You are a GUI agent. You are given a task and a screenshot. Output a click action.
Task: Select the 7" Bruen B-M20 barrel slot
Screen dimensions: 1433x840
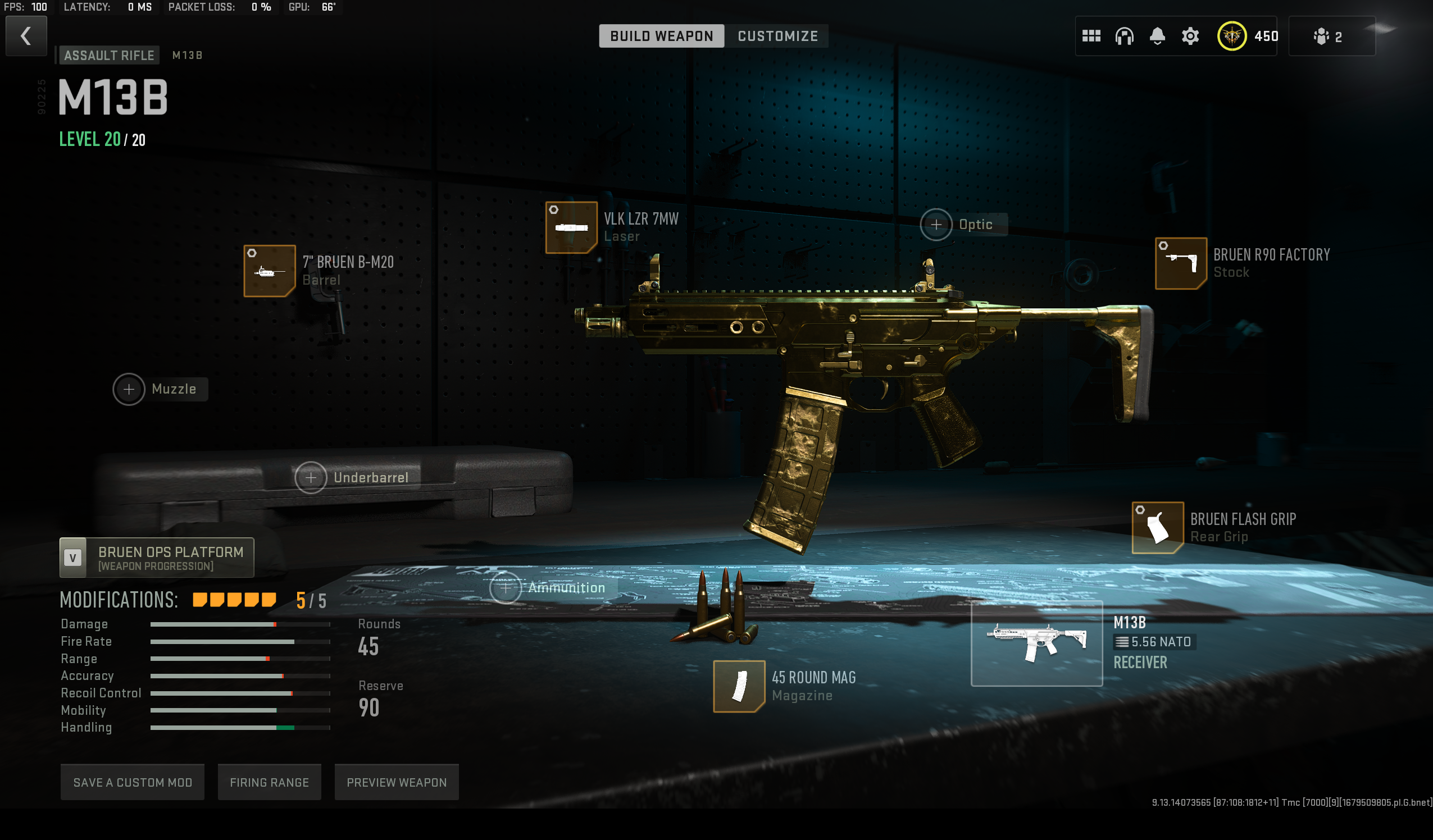click(x=270, y=271)
